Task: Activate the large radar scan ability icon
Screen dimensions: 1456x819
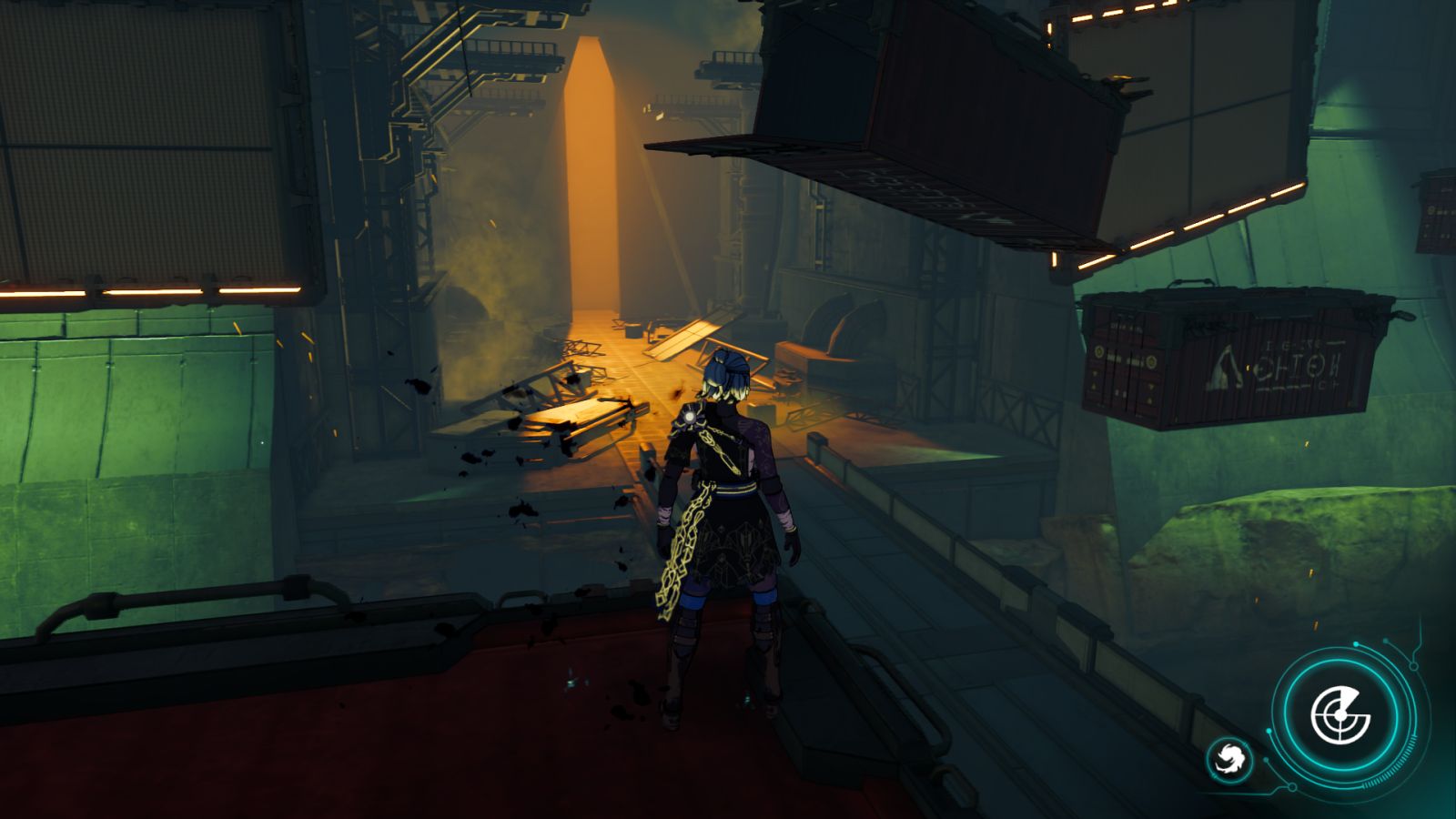Action: pyautogui.click(x=1340, y=715)
